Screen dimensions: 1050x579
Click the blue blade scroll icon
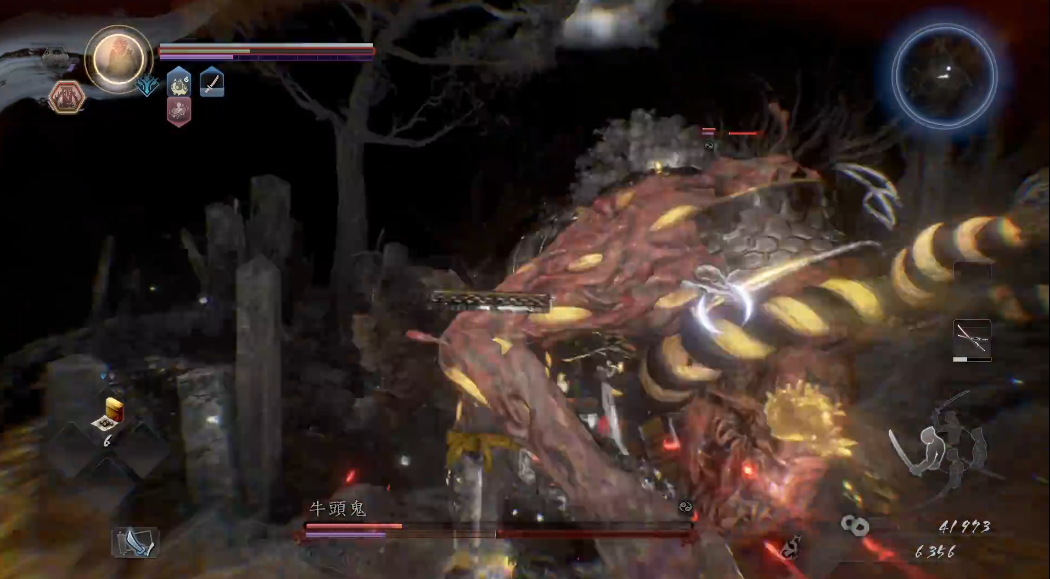point(134,541)
